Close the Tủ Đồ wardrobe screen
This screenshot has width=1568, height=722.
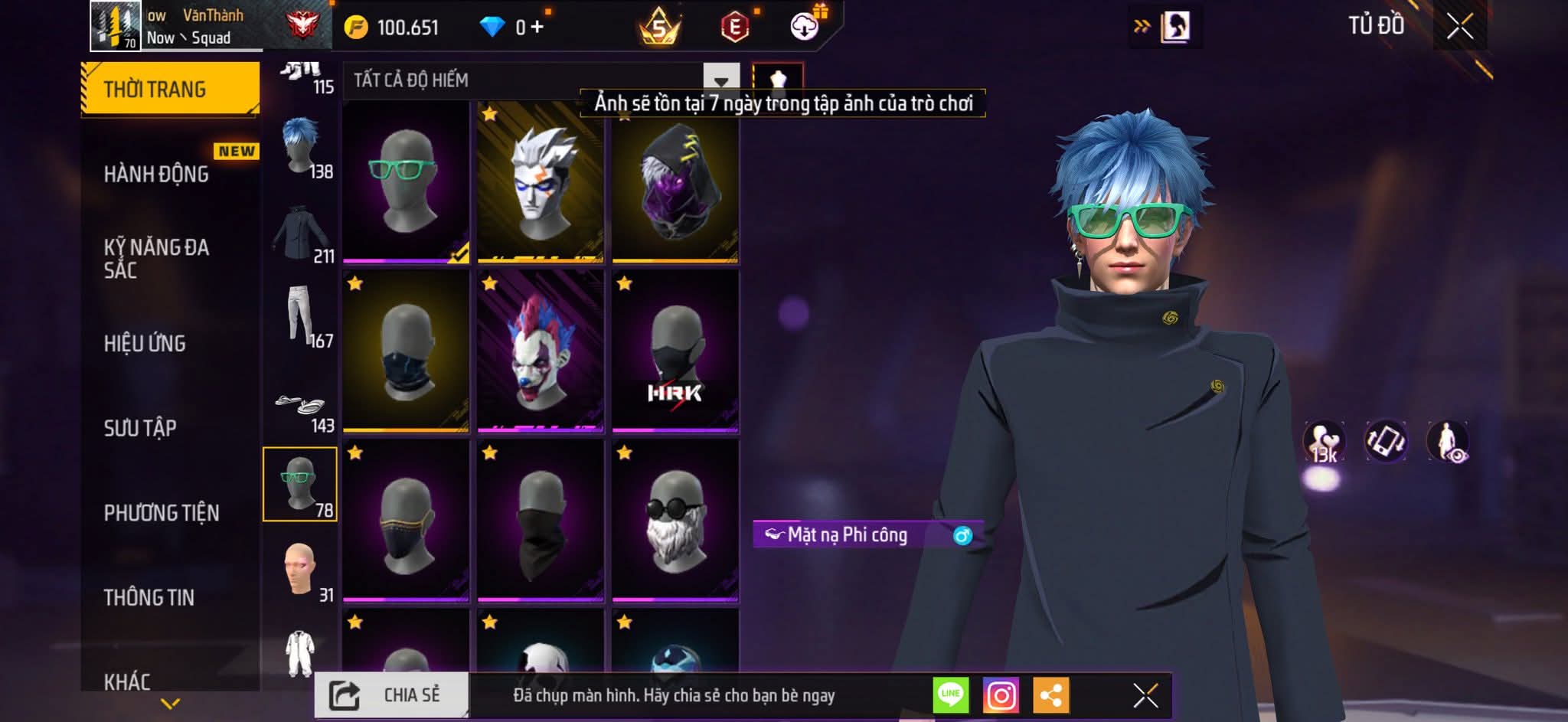(1459, 27)
